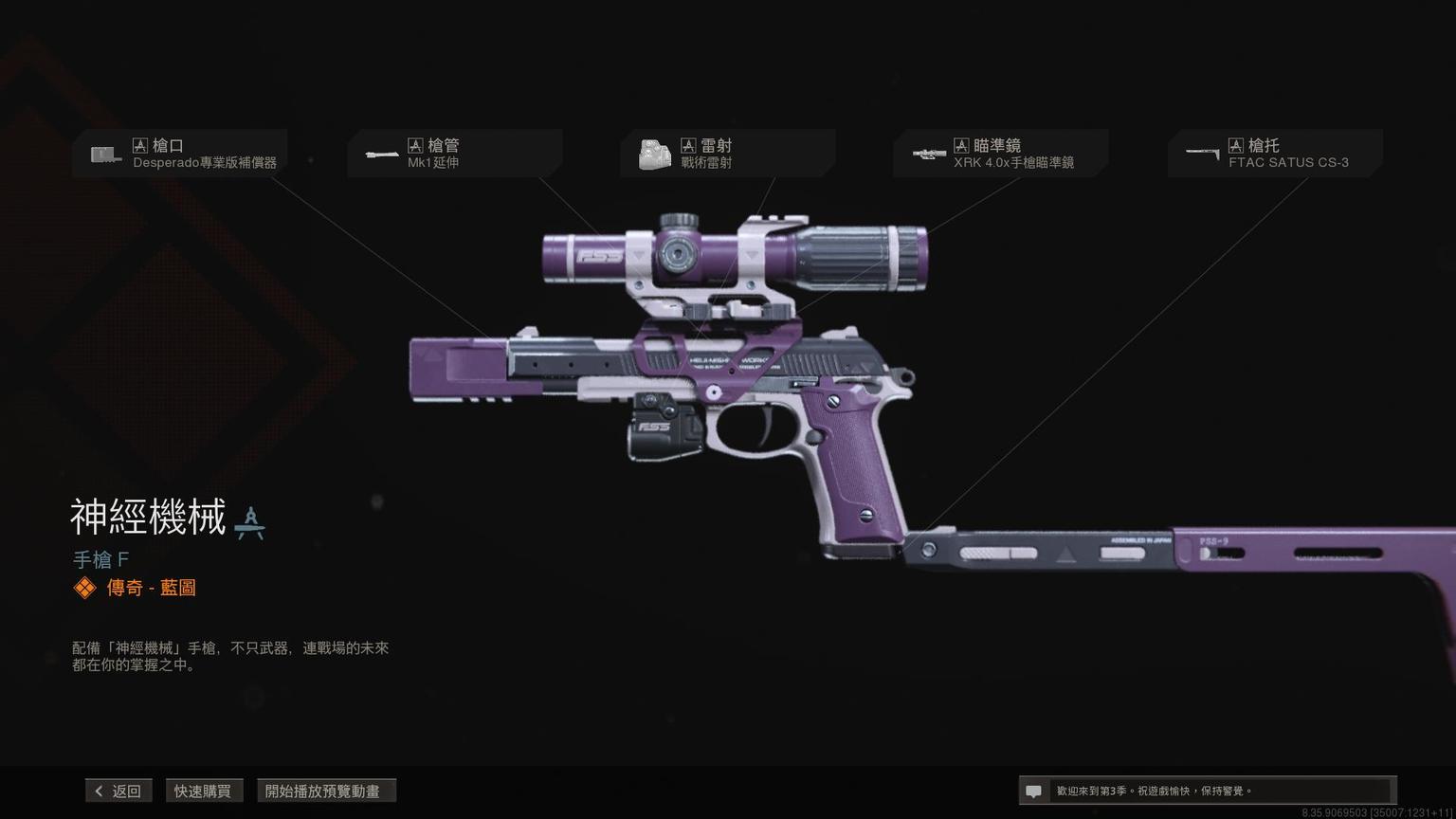Click the blueprint compass icon beside 神經機械

[x=249, y=522]
